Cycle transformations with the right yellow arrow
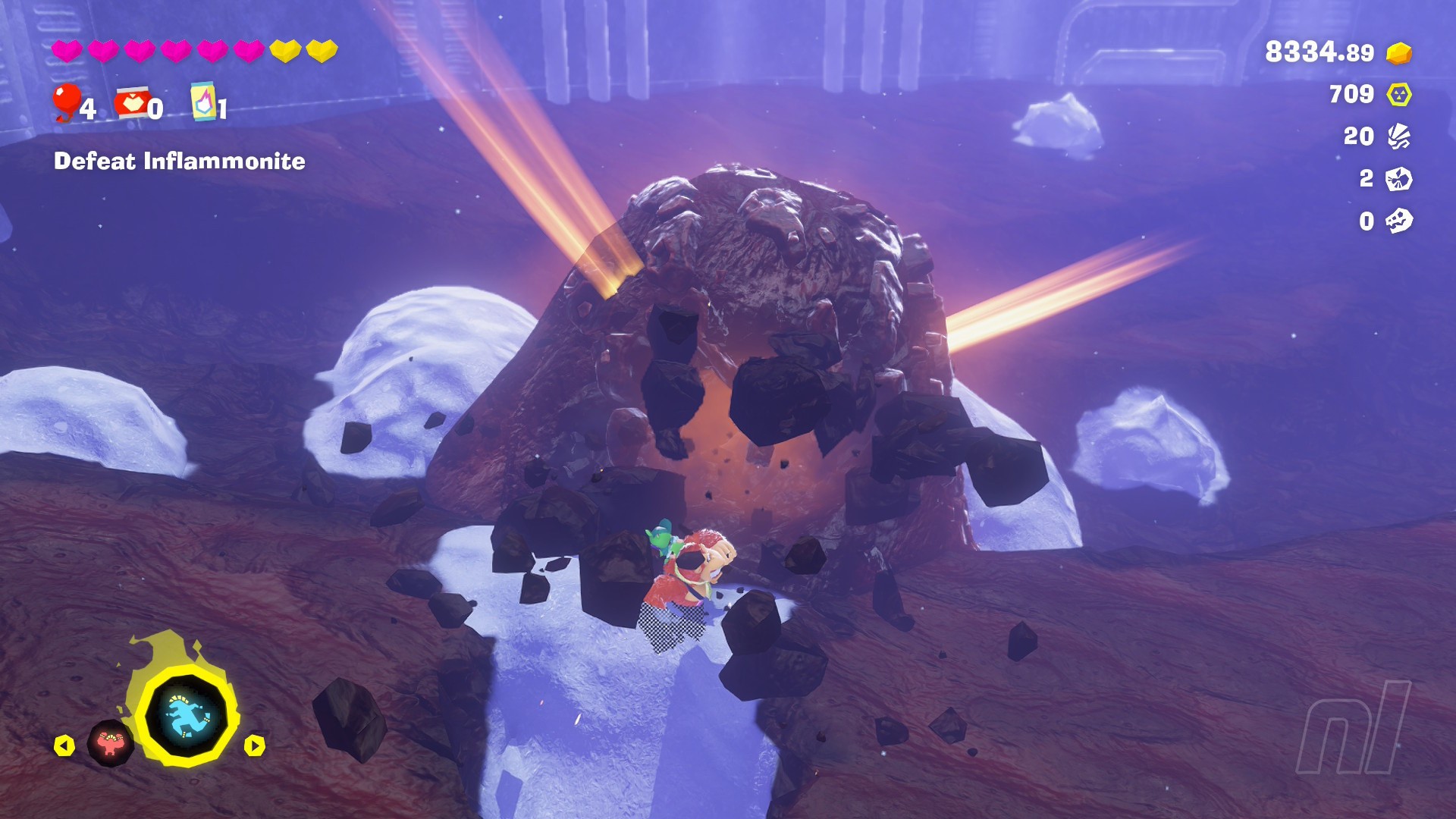The width and height of the screenshot is (1456, 819). coord(255,746)
